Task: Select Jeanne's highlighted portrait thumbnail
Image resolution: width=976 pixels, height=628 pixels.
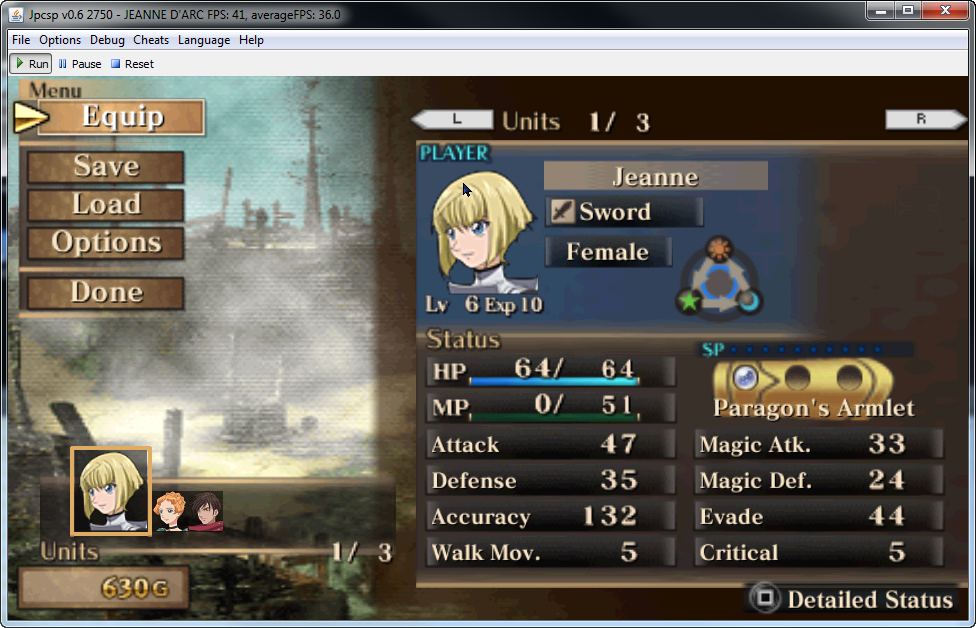Action: click(x=110, y=490)
